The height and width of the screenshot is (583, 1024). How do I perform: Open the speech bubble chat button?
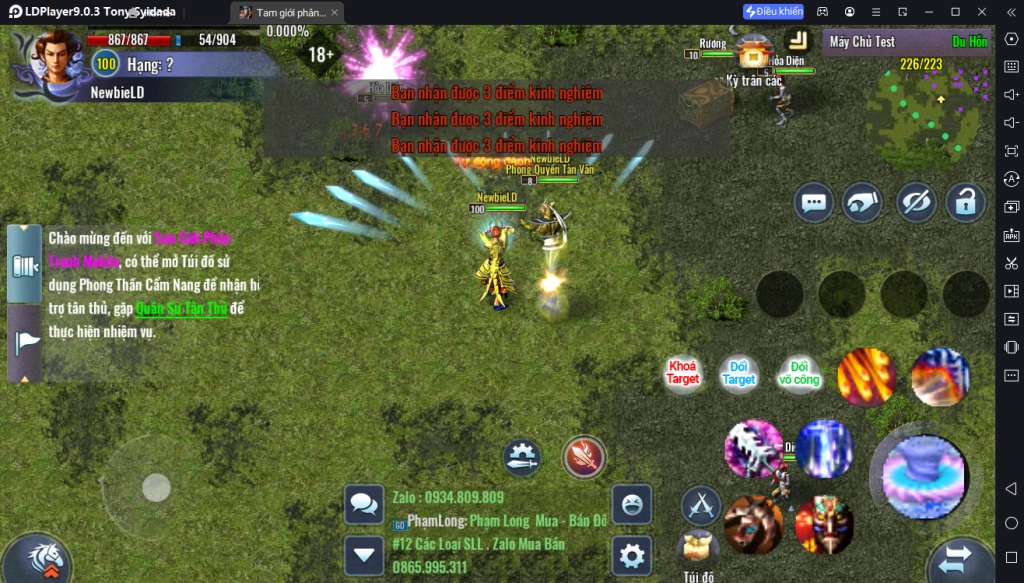[x=814, y=203]
